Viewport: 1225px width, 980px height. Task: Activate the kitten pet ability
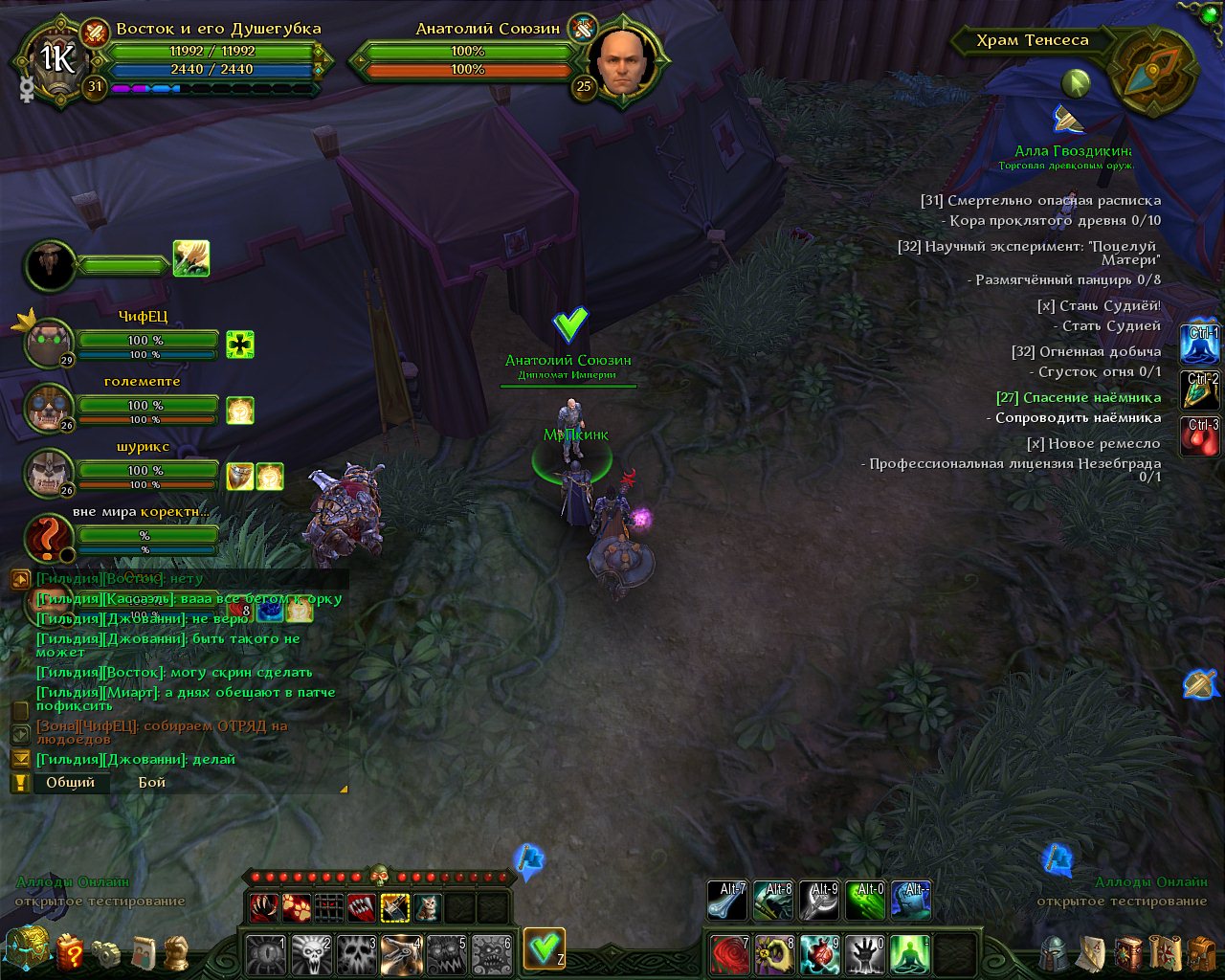point(427,906)
